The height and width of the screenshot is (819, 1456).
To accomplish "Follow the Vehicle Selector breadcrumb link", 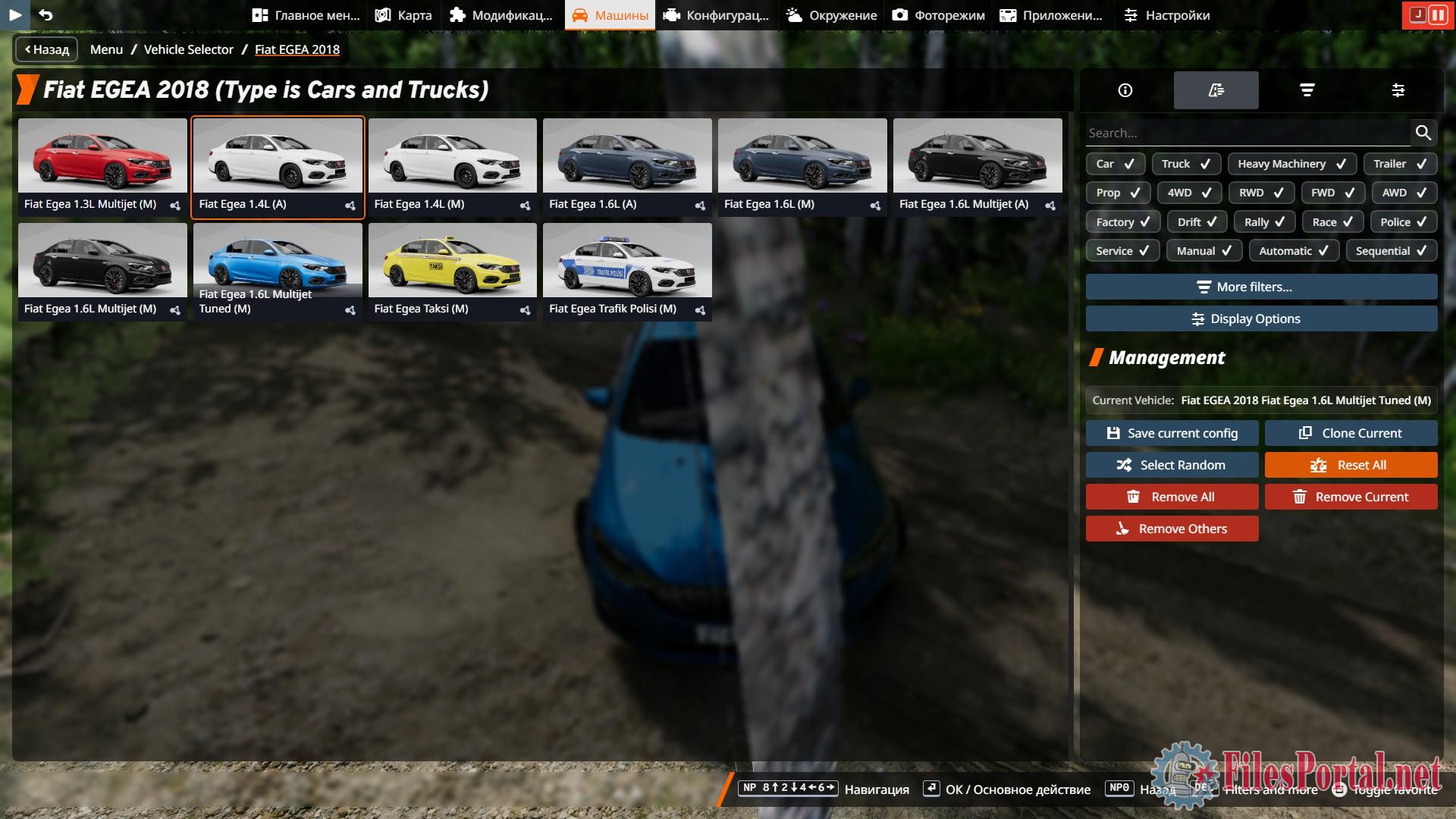I will [x=188, y=49].
